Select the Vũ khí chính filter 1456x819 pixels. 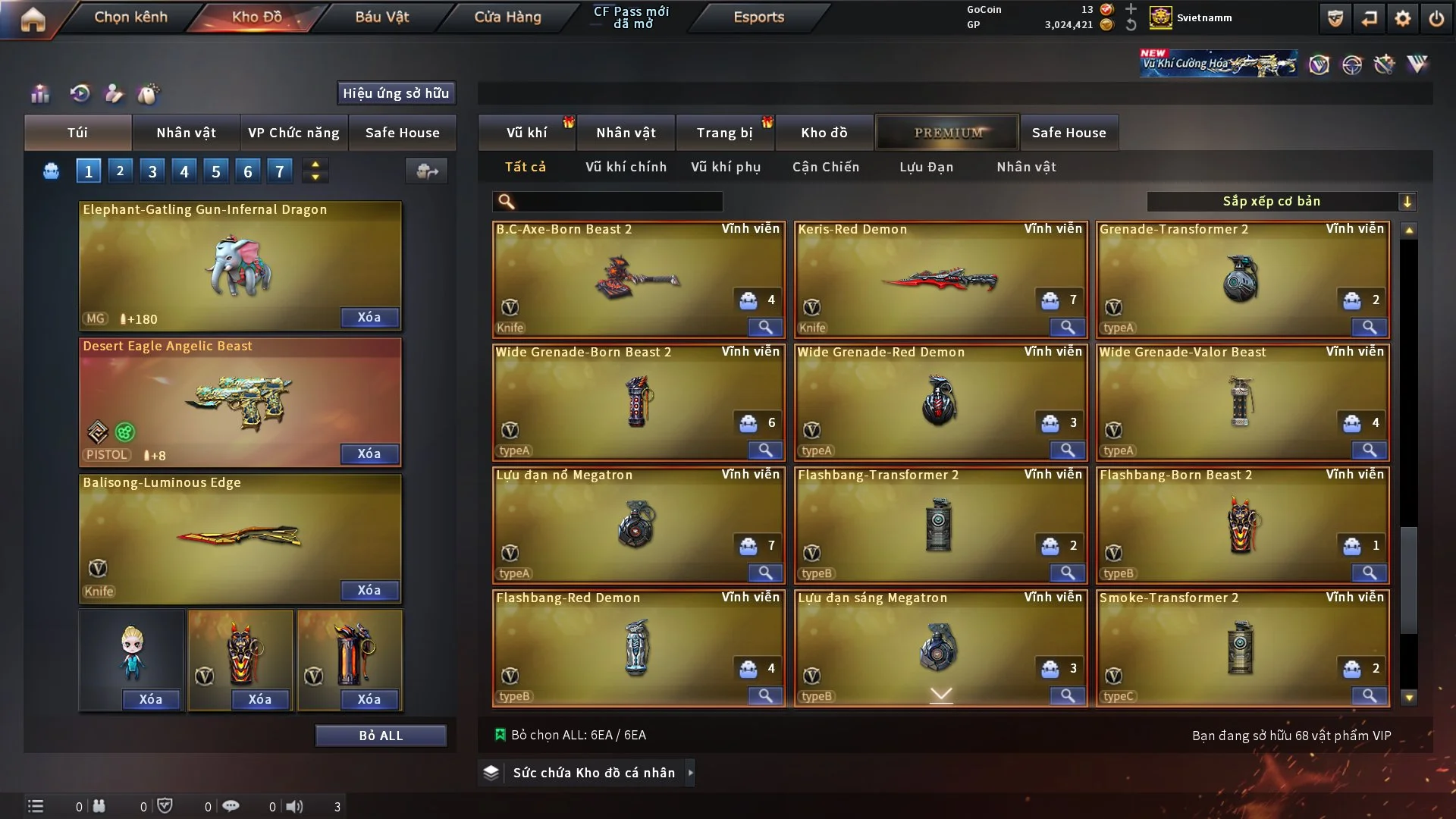tap(626, 167)
